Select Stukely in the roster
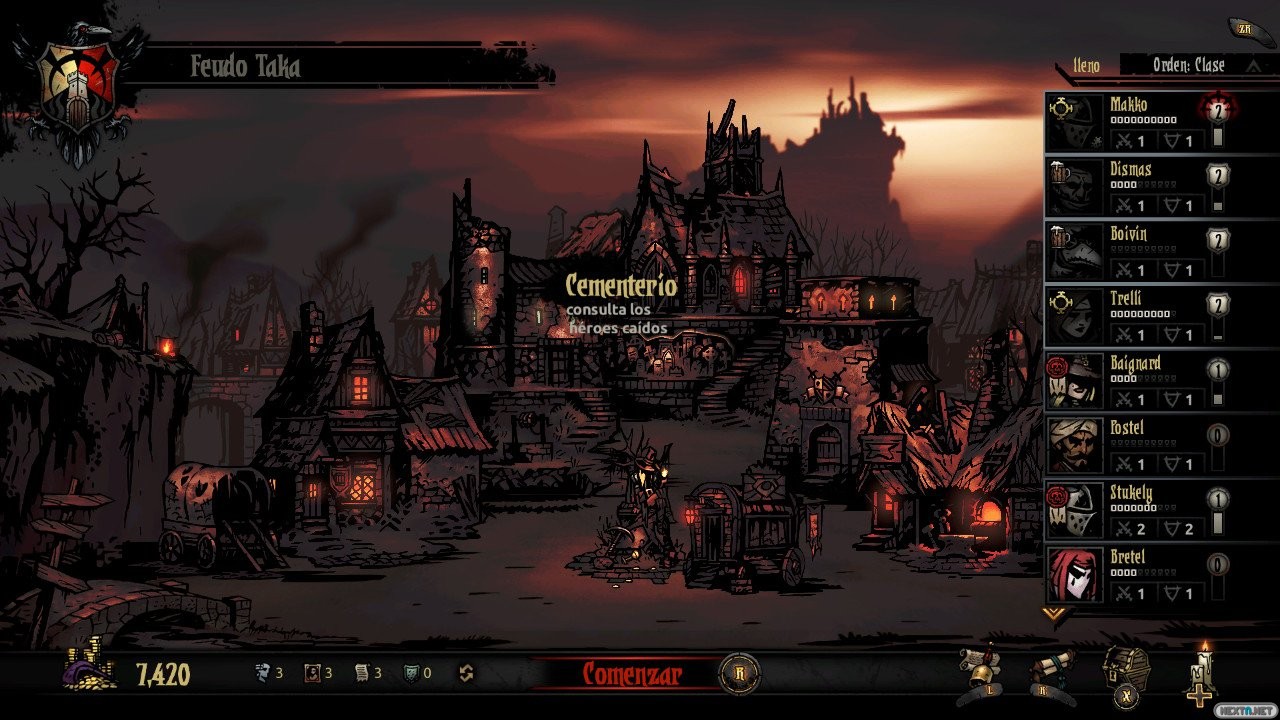Viewport: 1280px width, 720px height. tap(1130, 510)
